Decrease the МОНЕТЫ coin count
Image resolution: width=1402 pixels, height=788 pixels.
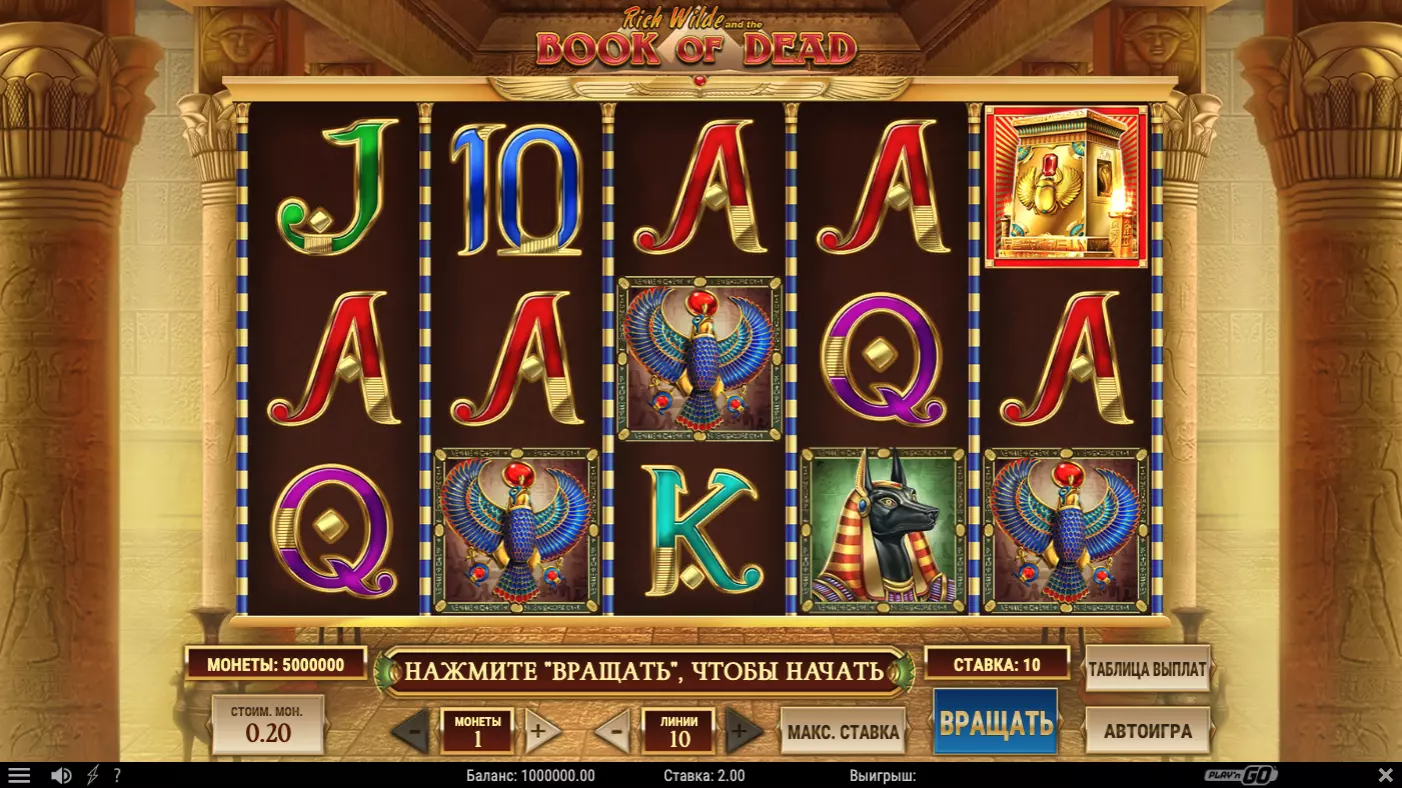(x=412, y=732)
